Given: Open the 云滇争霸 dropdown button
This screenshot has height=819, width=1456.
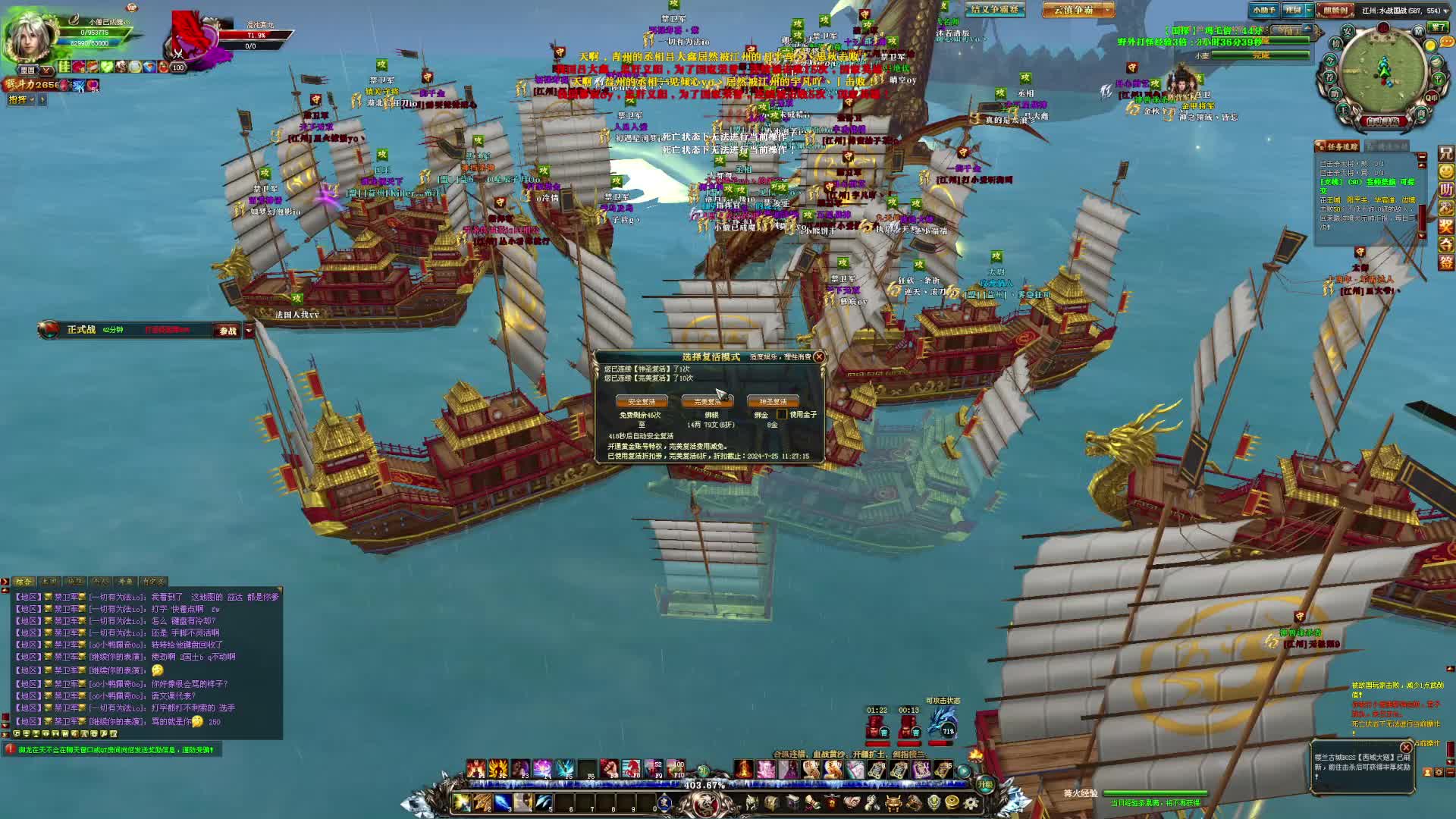Looking at the screenshot, I should click(x=1078, y=10).
